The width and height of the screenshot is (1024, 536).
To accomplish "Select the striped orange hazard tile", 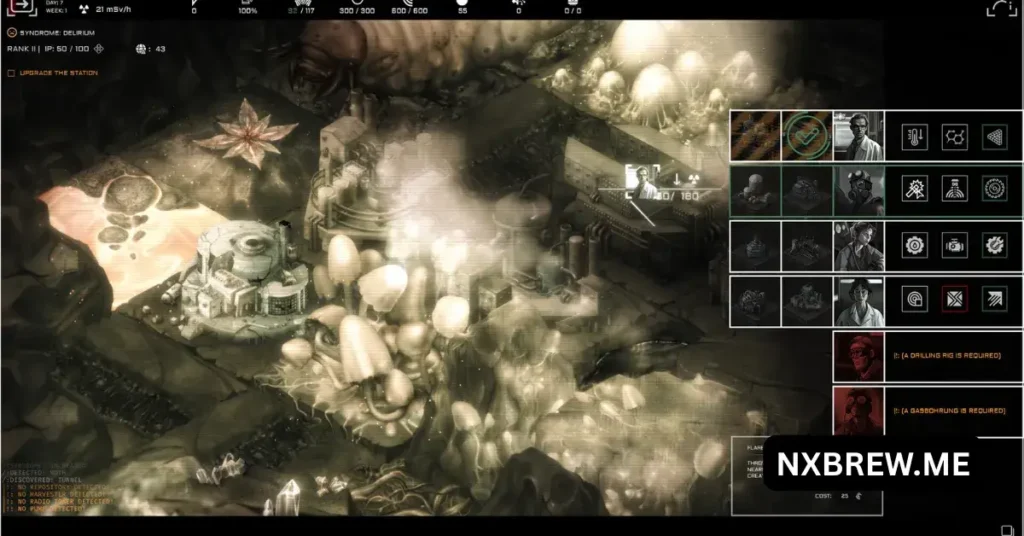I will coord(754,136).
